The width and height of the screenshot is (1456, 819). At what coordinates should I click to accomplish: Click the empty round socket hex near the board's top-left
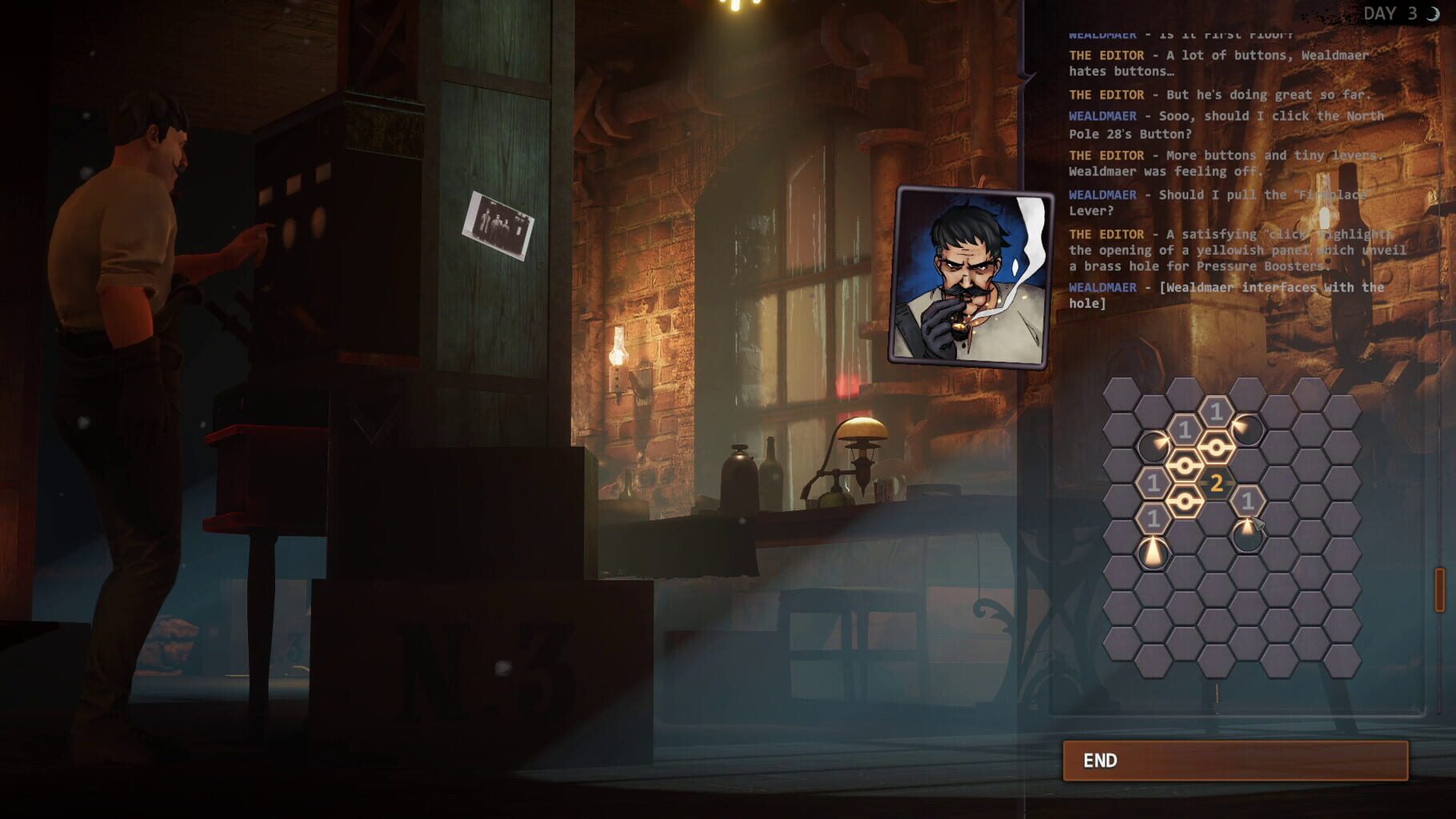coord(1152,447)
